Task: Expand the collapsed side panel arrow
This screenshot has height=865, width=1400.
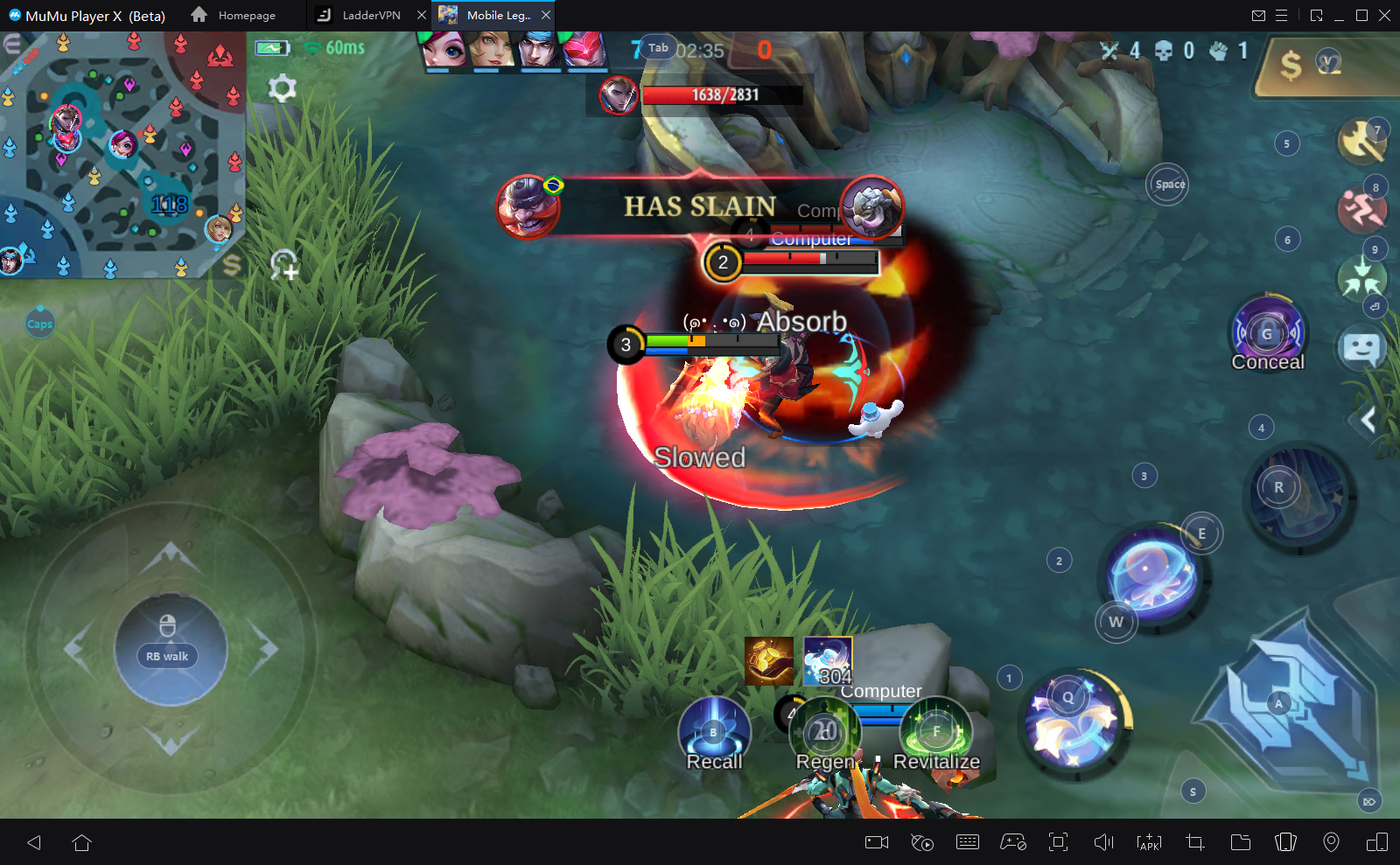Action: point(1368,420)
